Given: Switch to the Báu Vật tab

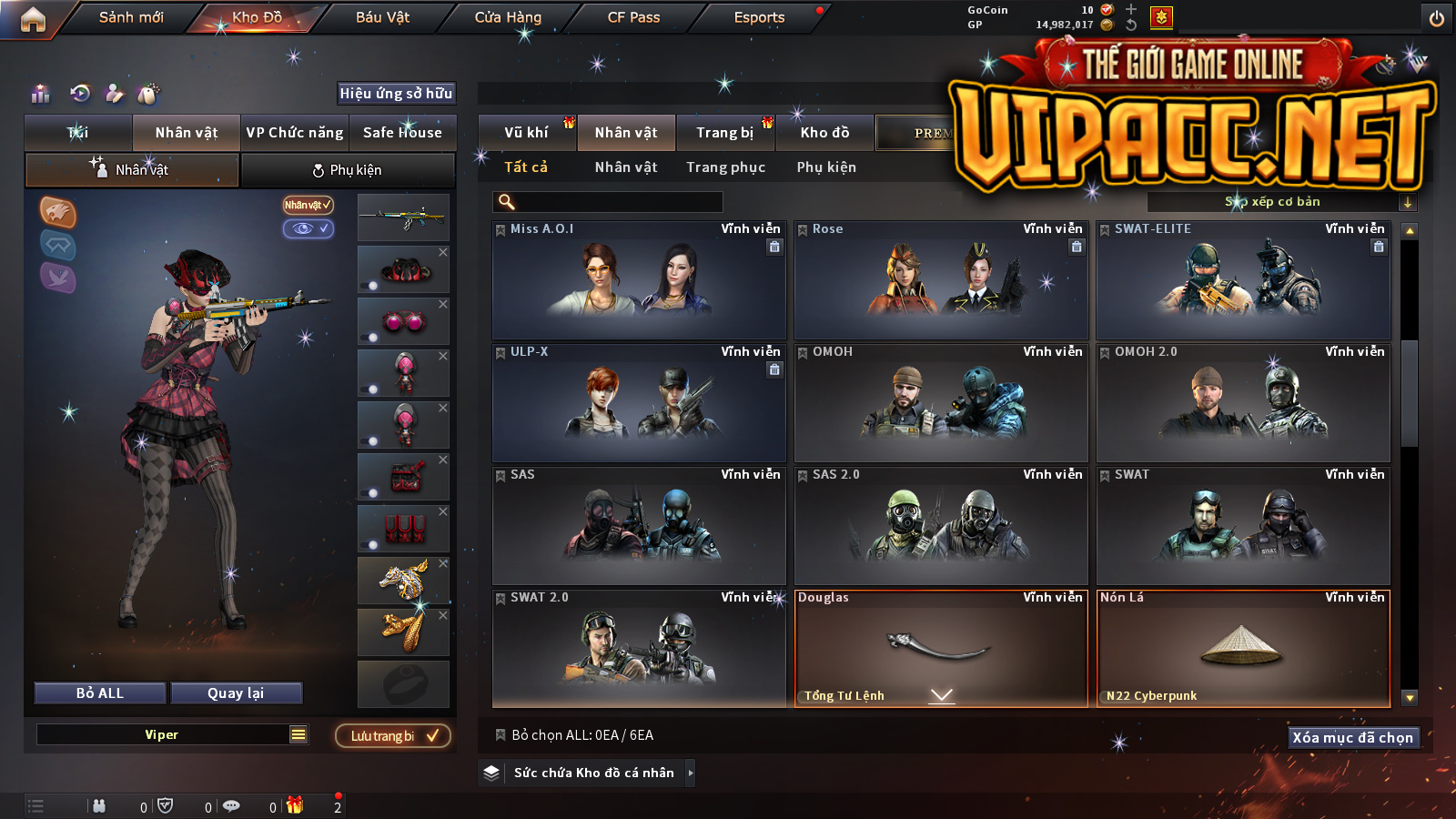Looking at the screenshot, I should point(382,17).
